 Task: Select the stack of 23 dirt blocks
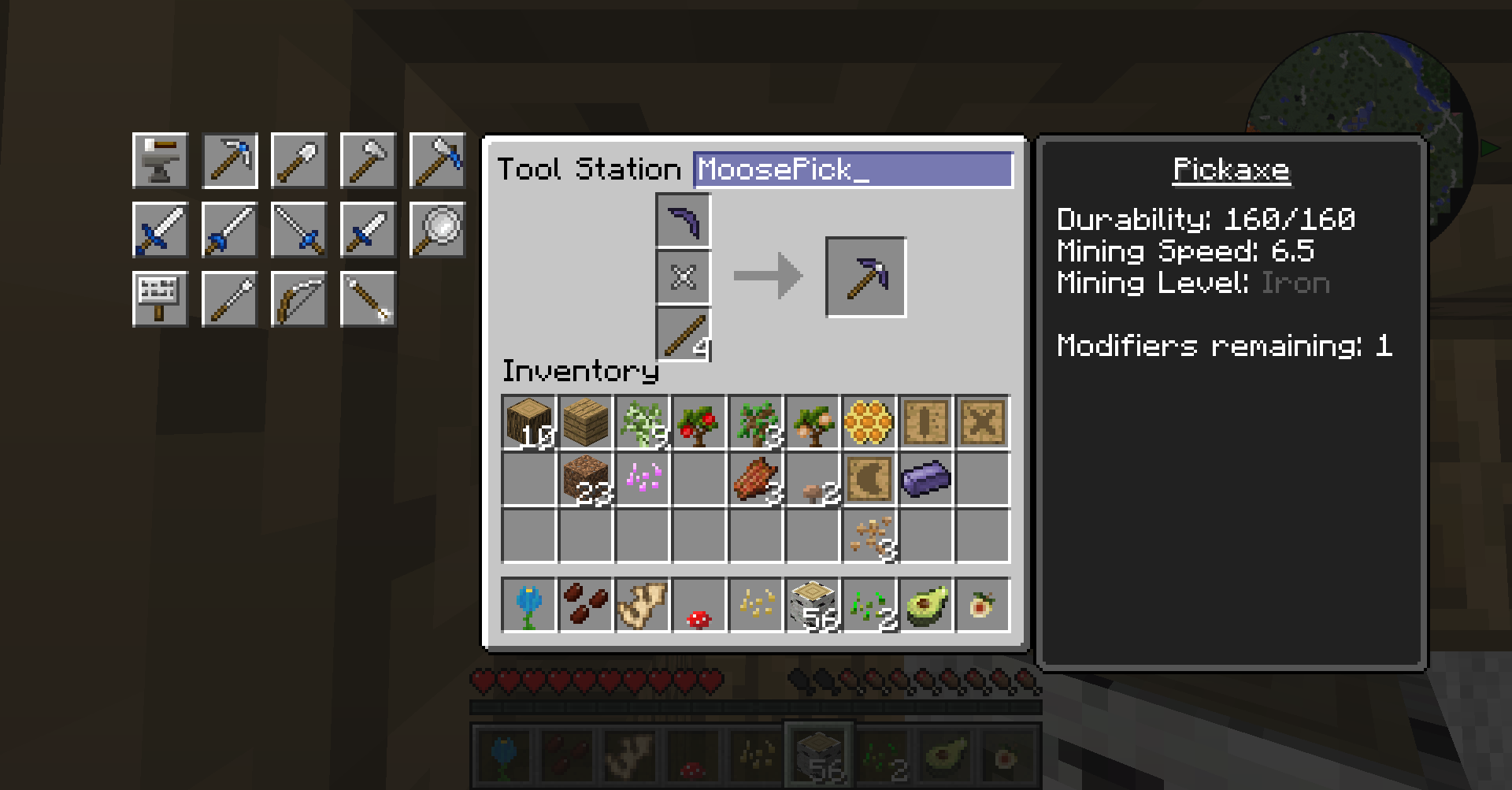click(x=585, y=479)
